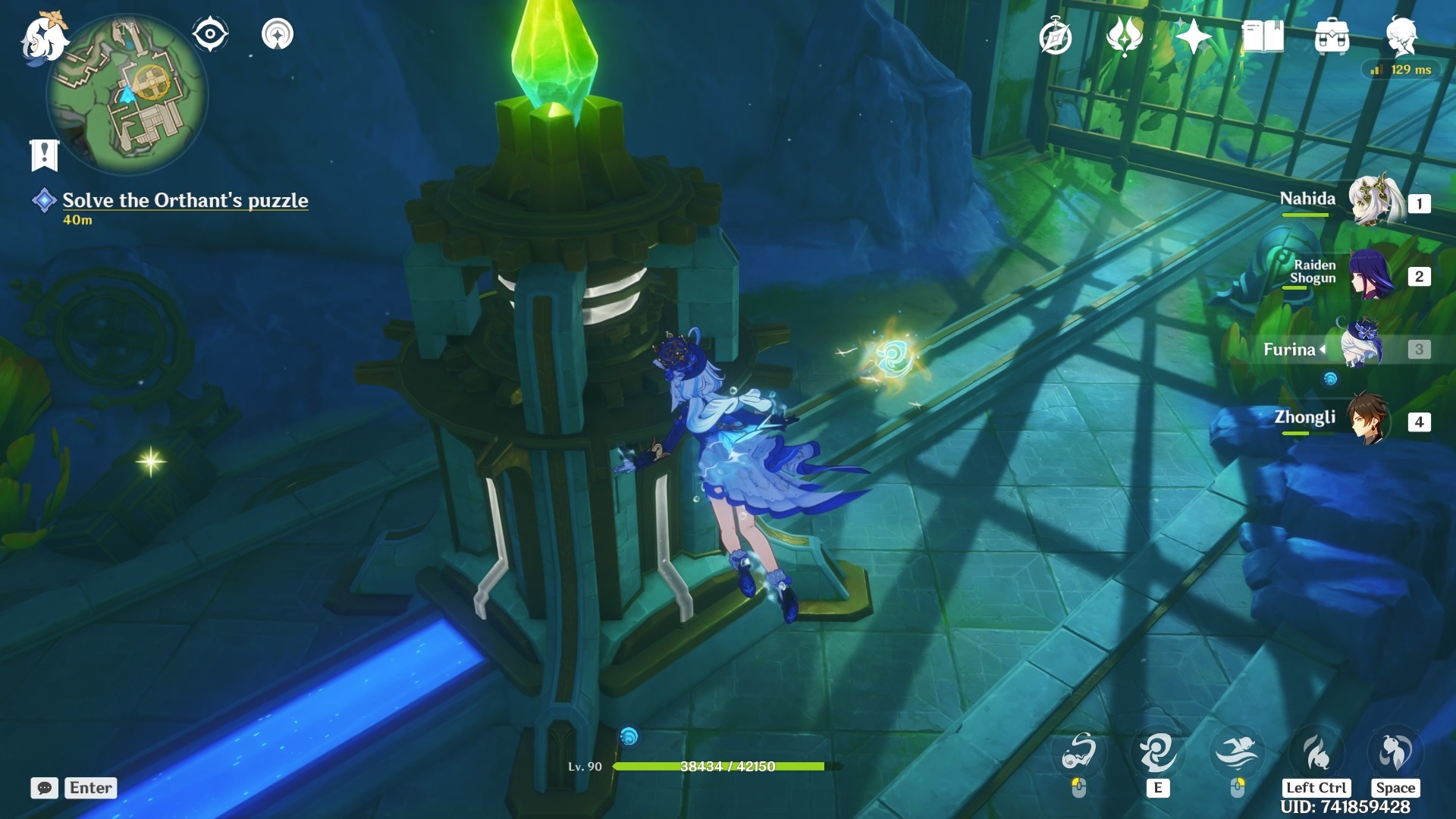Open the battle pass leaf icon
The height and width of the screenshot is (819, 1456).
(1124, 36)
